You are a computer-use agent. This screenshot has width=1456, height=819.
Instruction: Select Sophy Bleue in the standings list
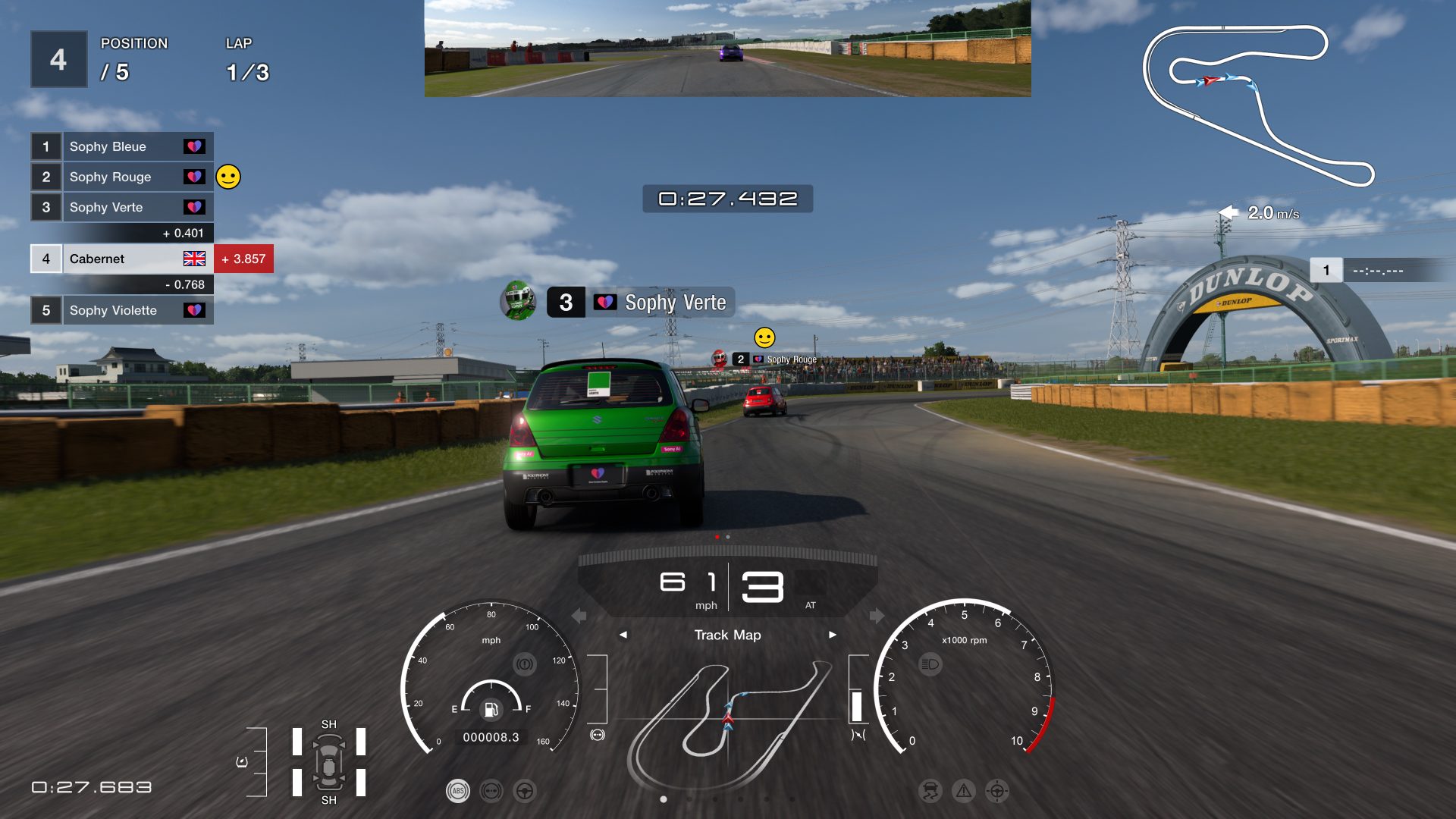click(x=121, y=146)
